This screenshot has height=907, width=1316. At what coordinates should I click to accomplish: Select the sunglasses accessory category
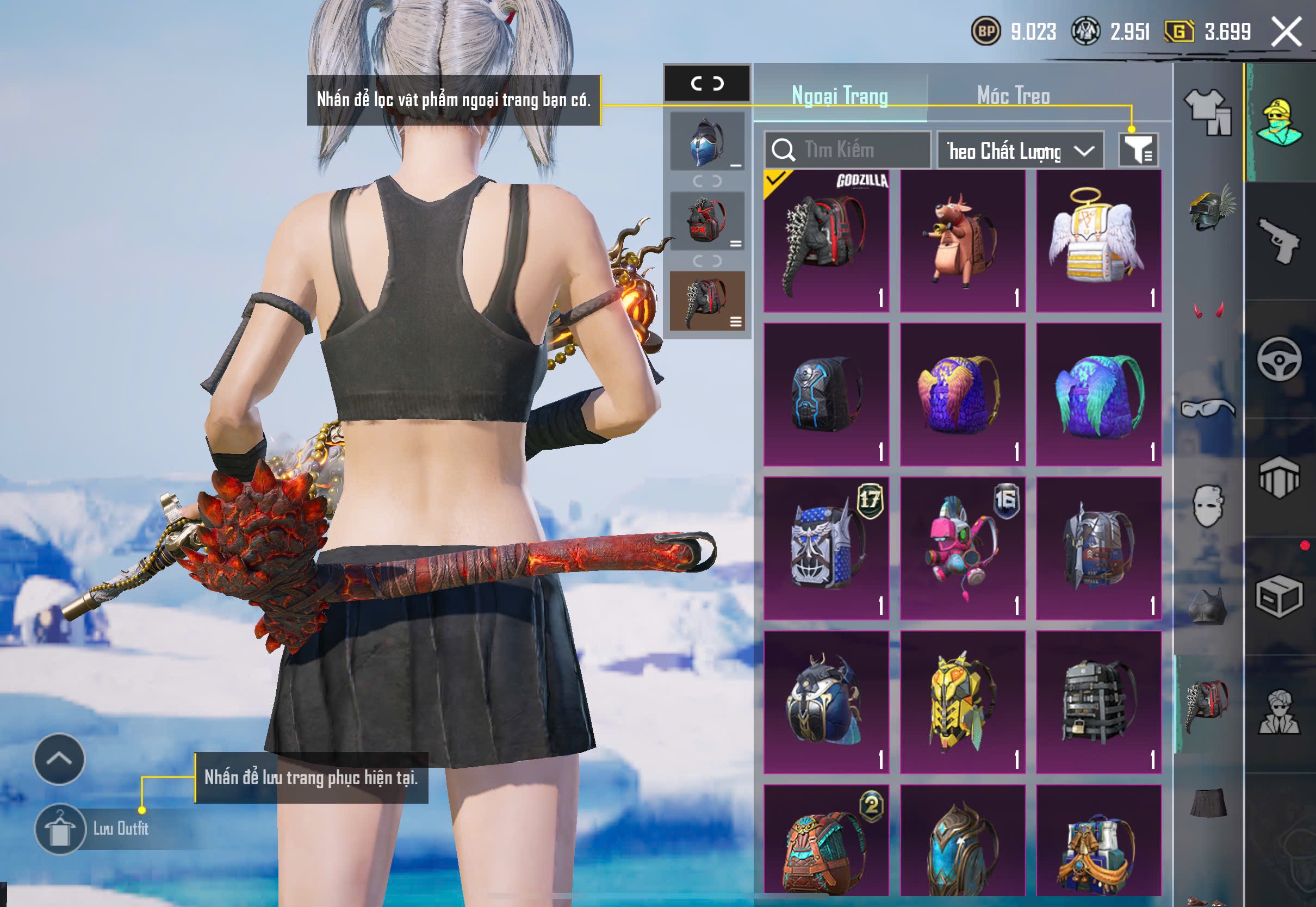point(1208,407)
